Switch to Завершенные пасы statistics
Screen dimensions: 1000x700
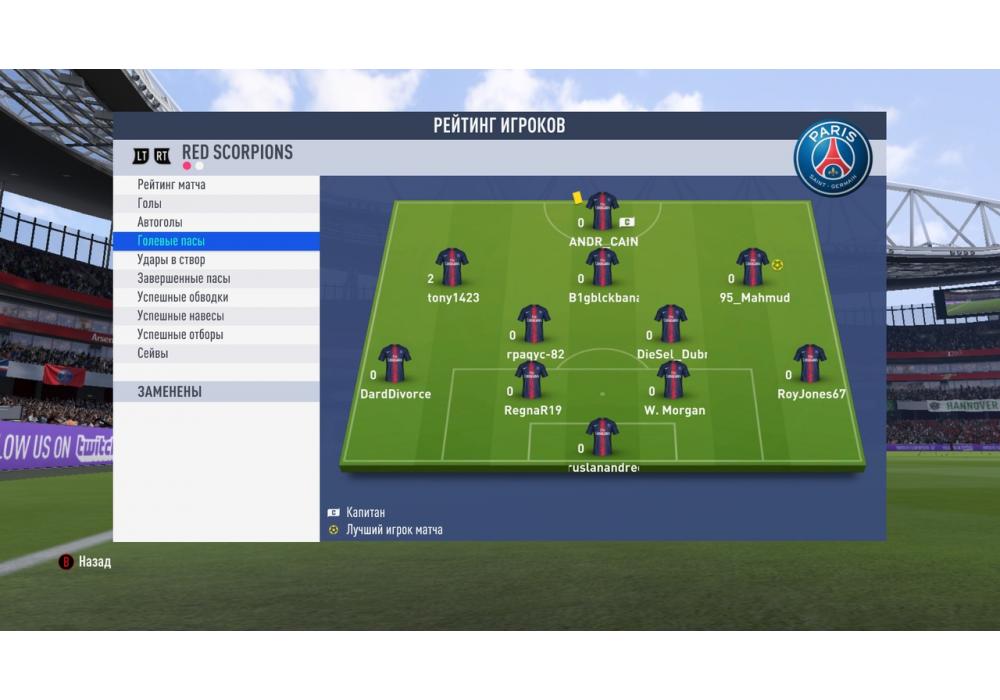pos(216,279)
